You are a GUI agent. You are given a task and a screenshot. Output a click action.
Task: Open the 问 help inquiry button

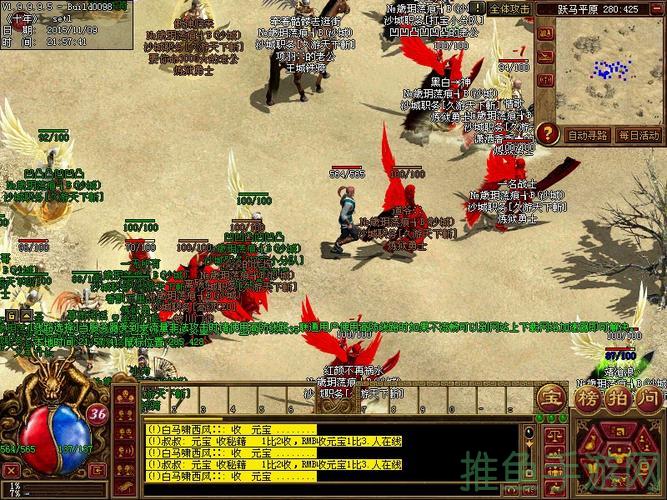[649, 398]
